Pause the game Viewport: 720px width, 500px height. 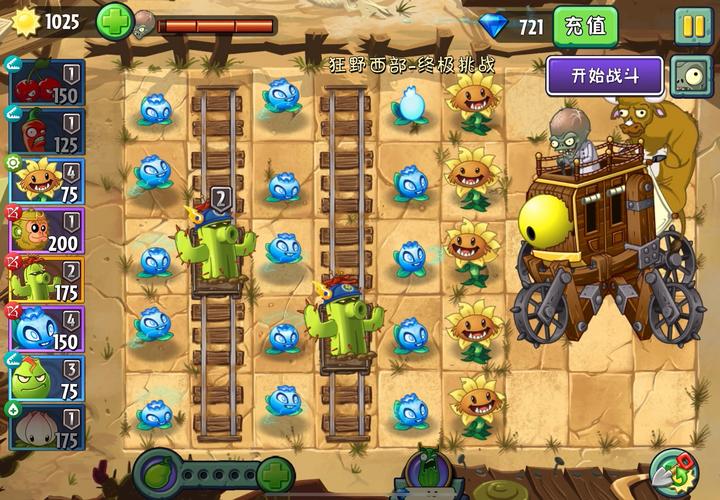tap(692, 26)
